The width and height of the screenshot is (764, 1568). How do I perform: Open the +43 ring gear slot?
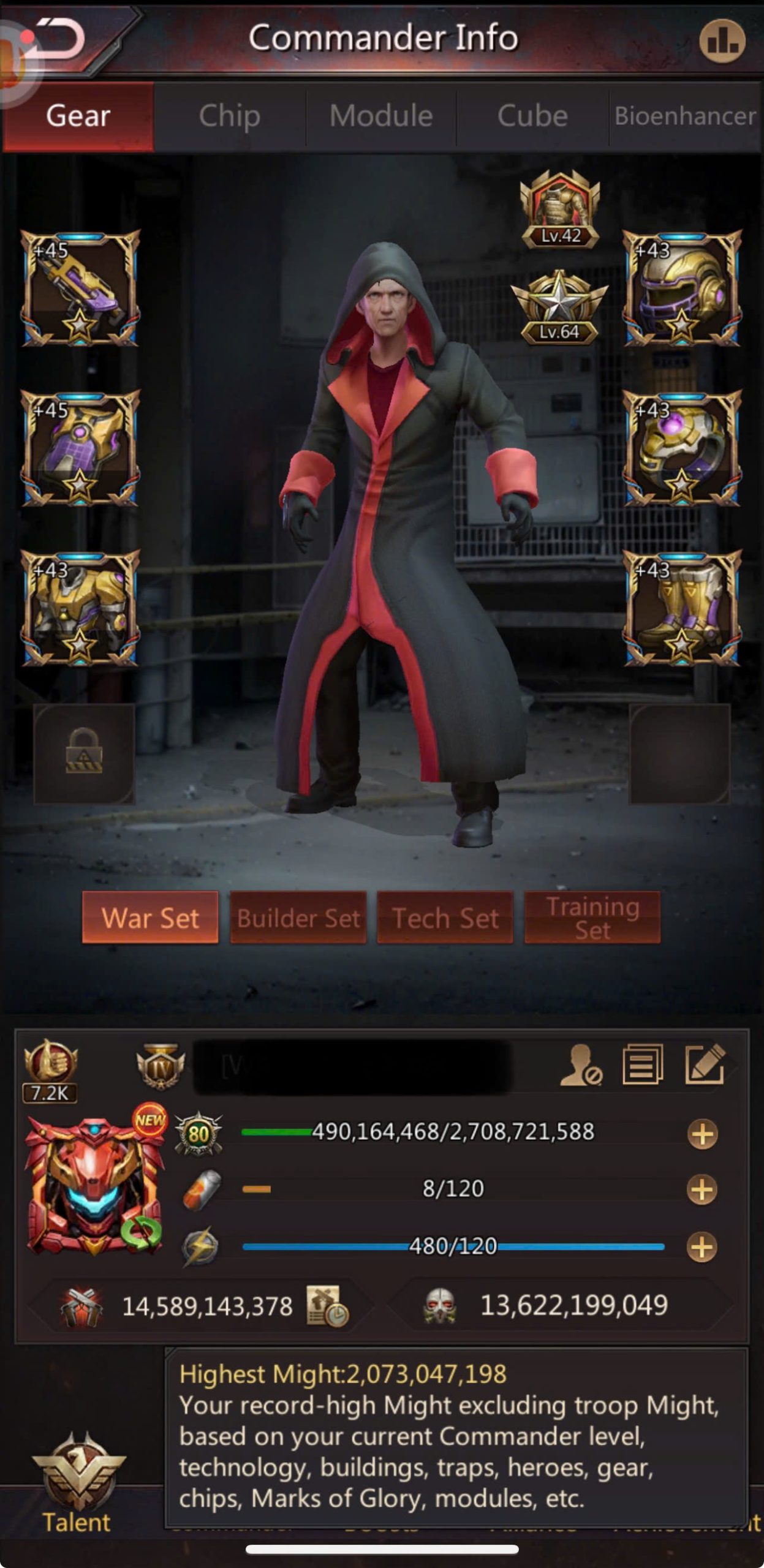[682, 448]
